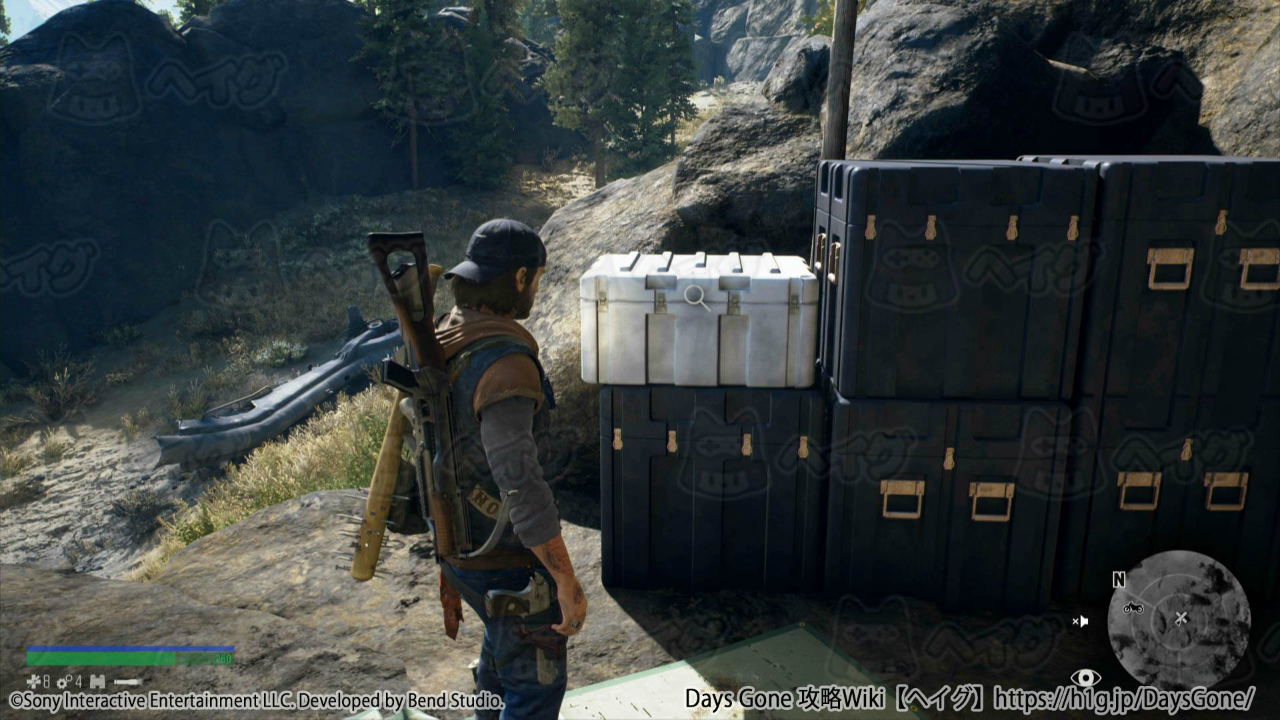The image size is (1280, 720).
Task: Click the muted speaker noise indicator
Action: (1080, 621)
